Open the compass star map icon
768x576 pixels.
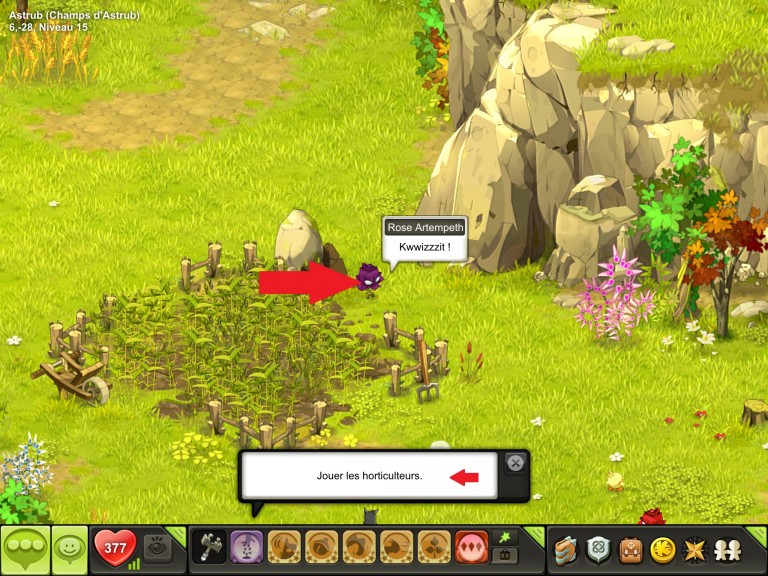pyautogui.click(x=693, y=549)
